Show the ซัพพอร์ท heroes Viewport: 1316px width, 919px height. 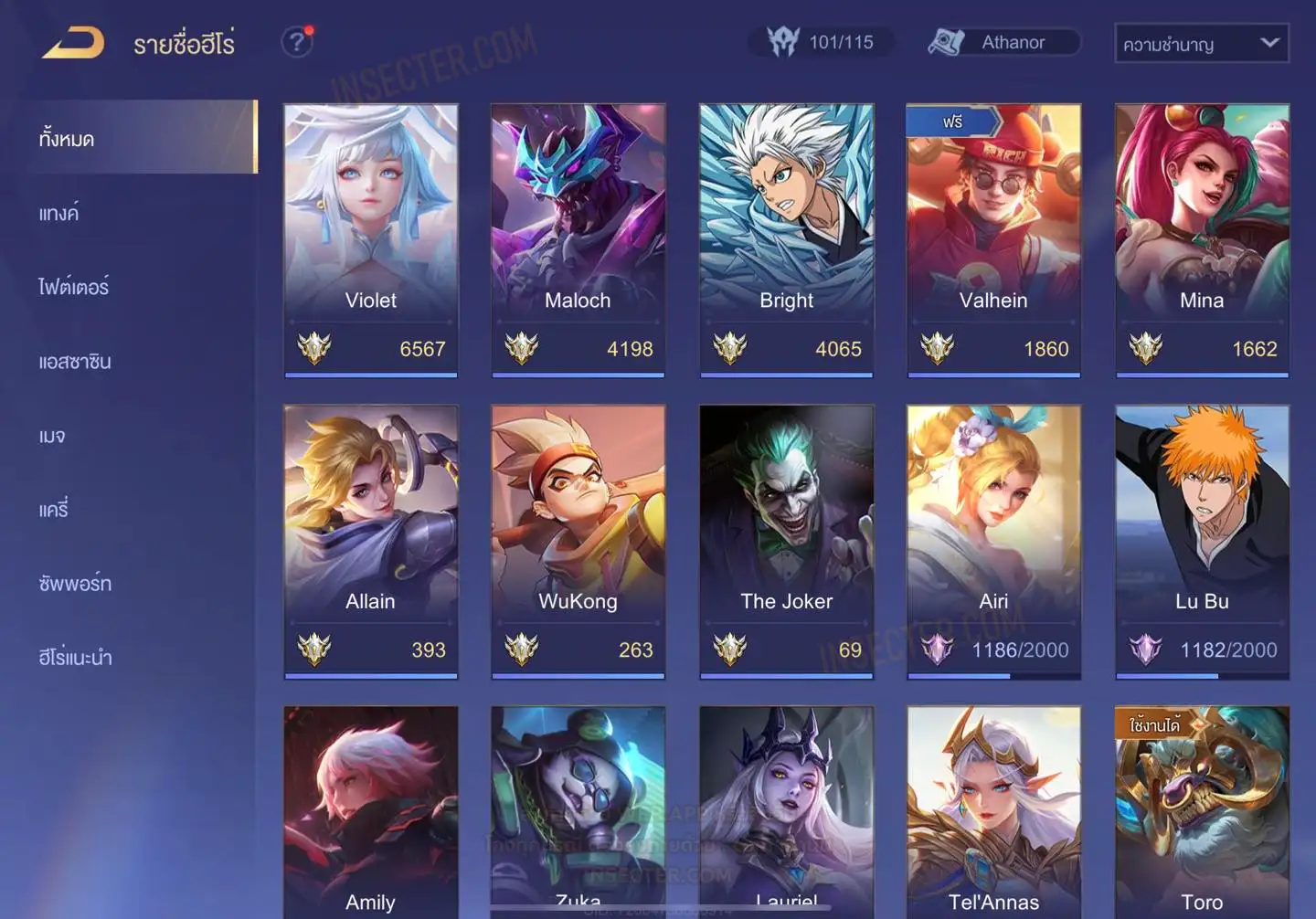point(75,583)
